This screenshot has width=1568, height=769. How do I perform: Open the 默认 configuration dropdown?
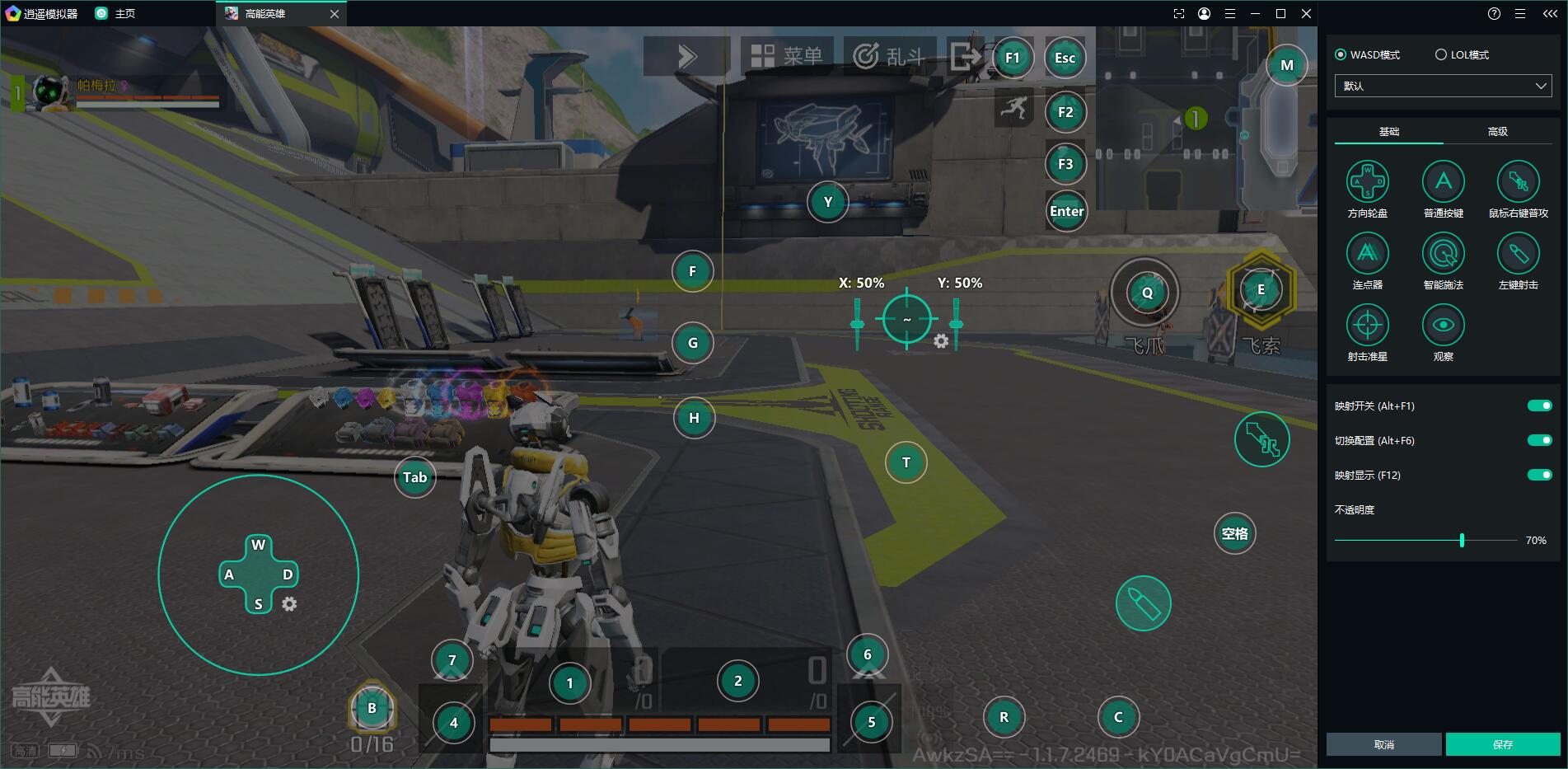(1443, 86)
